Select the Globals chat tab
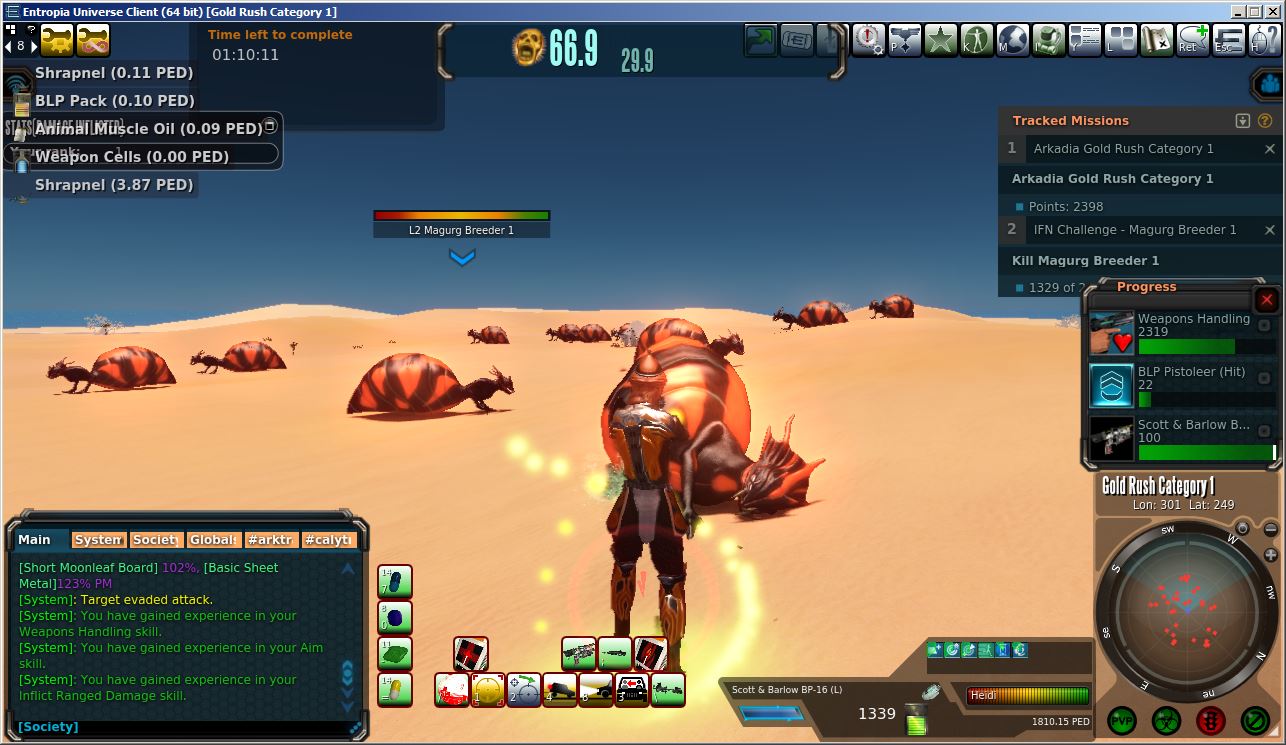Viewport: 1286px width, 745px height. pos(213,540)
